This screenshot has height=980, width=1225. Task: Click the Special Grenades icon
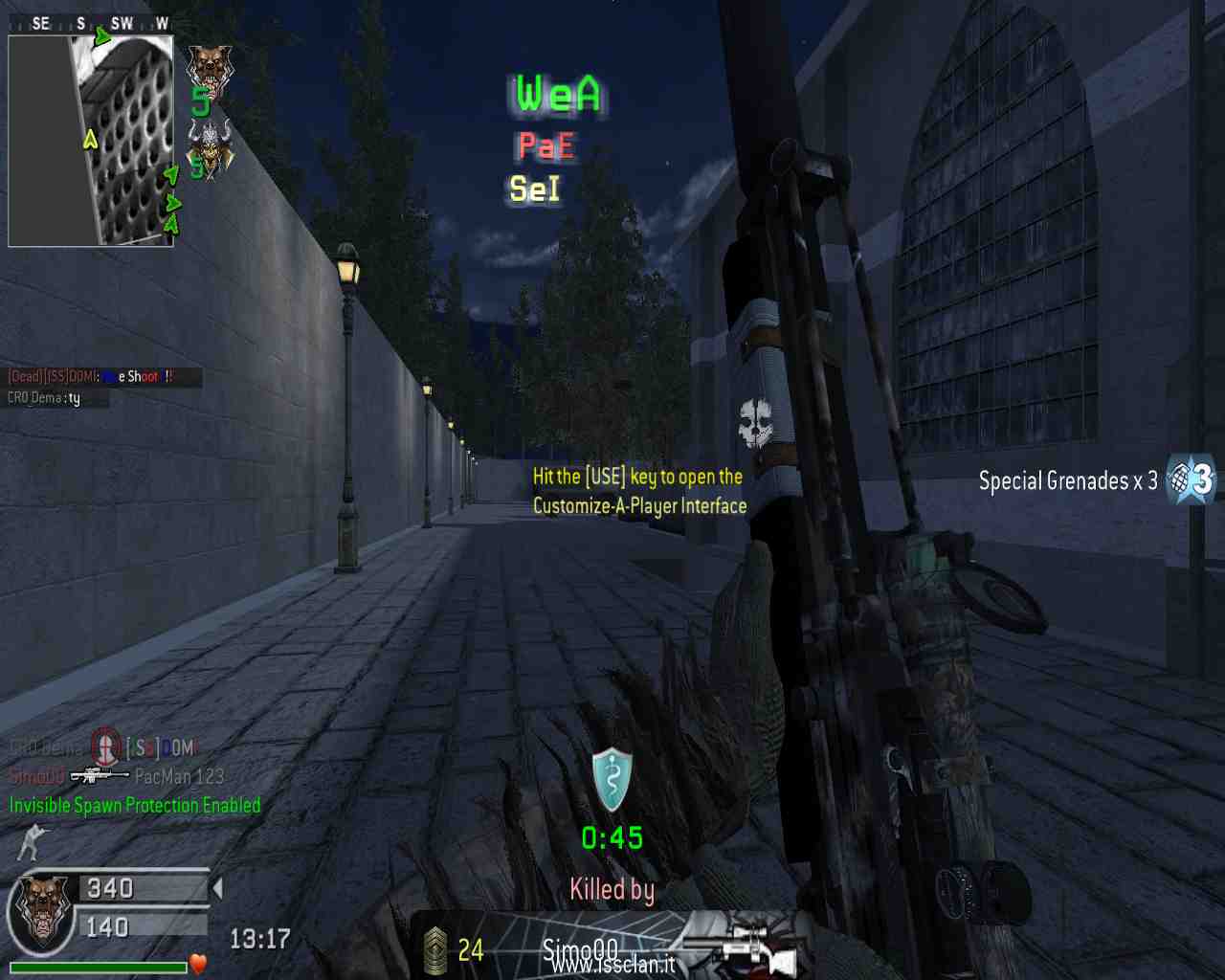coord(1191,479)
